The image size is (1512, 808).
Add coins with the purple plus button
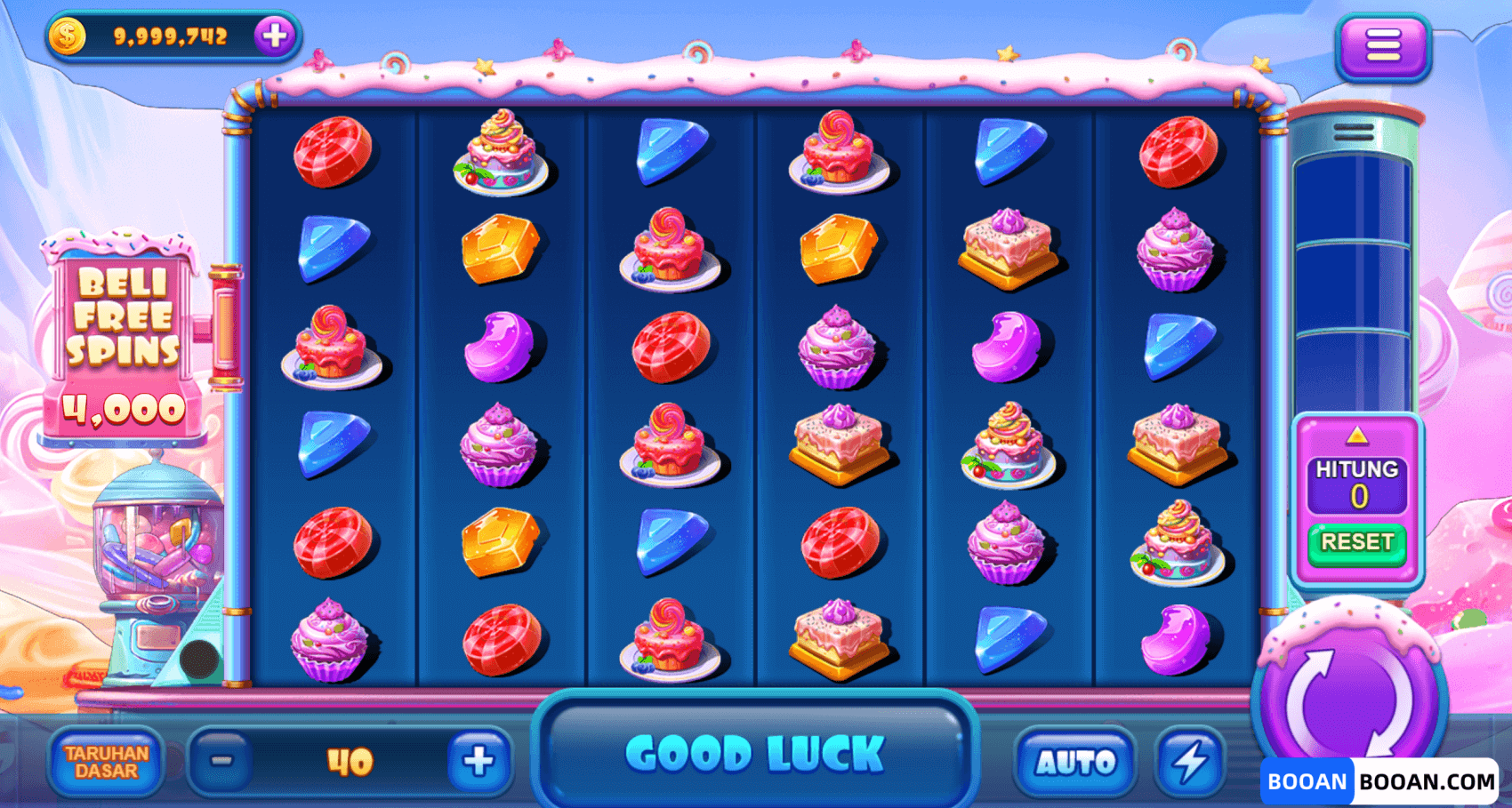275,36
